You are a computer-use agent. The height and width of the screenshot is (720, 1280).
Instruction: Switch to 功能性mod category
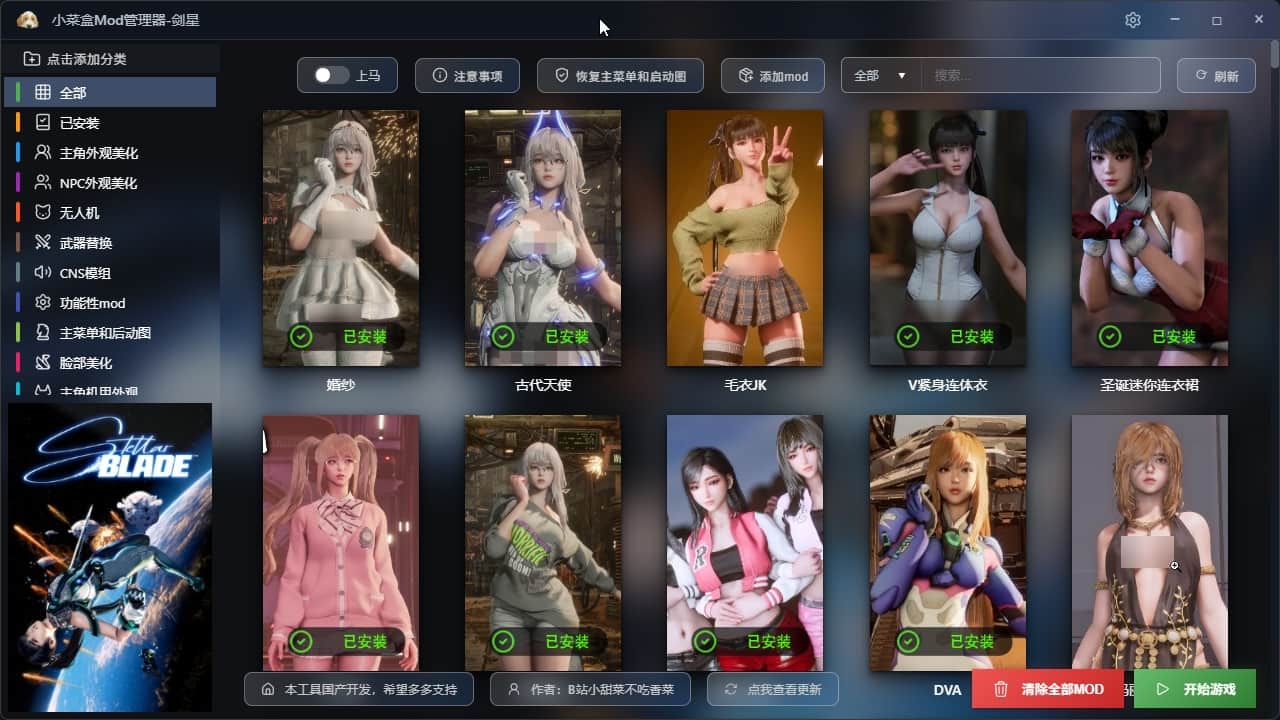(x=92, y=303)
